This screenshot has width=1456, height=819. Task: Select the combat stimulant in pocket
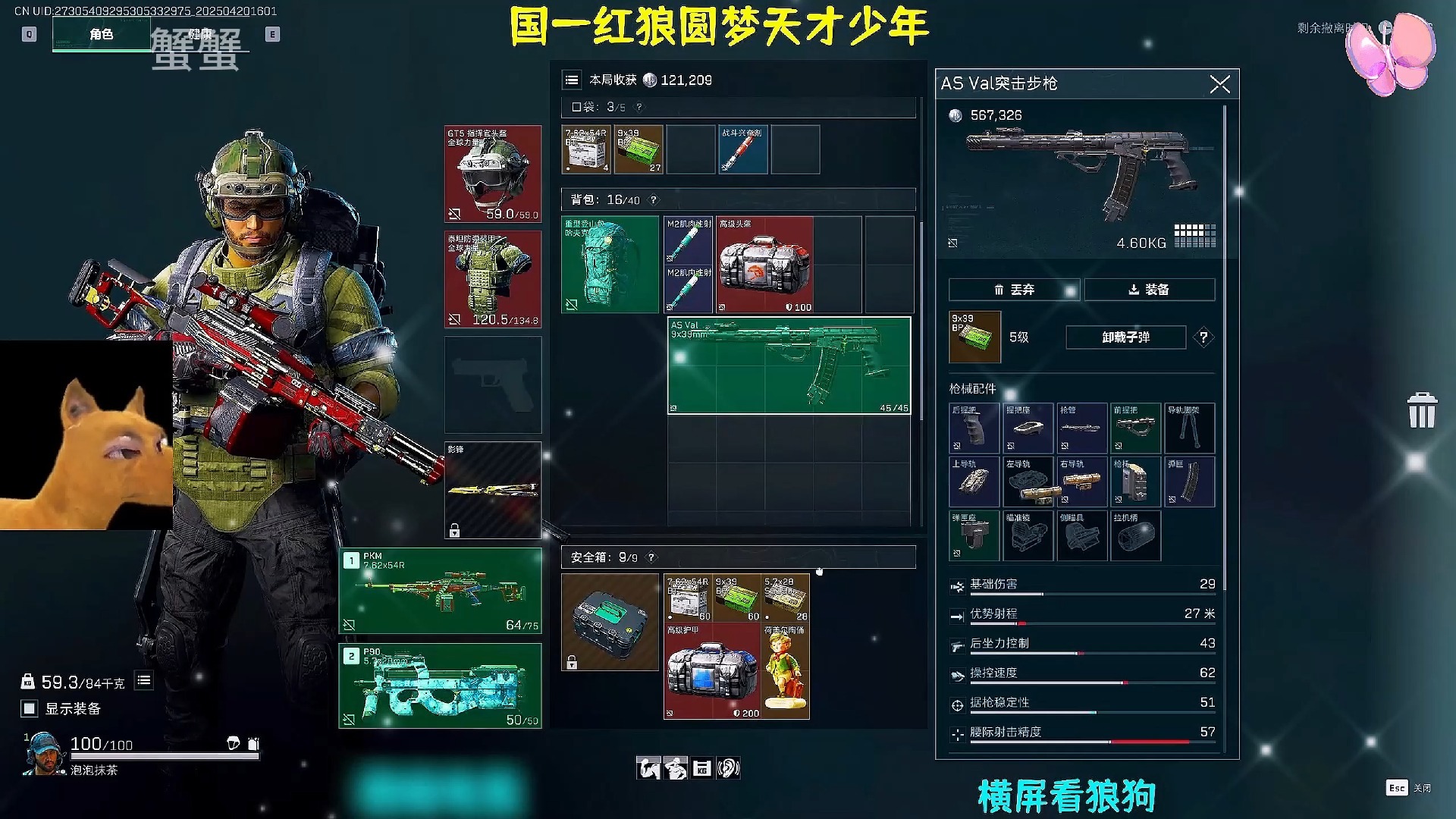click(742, 149)
